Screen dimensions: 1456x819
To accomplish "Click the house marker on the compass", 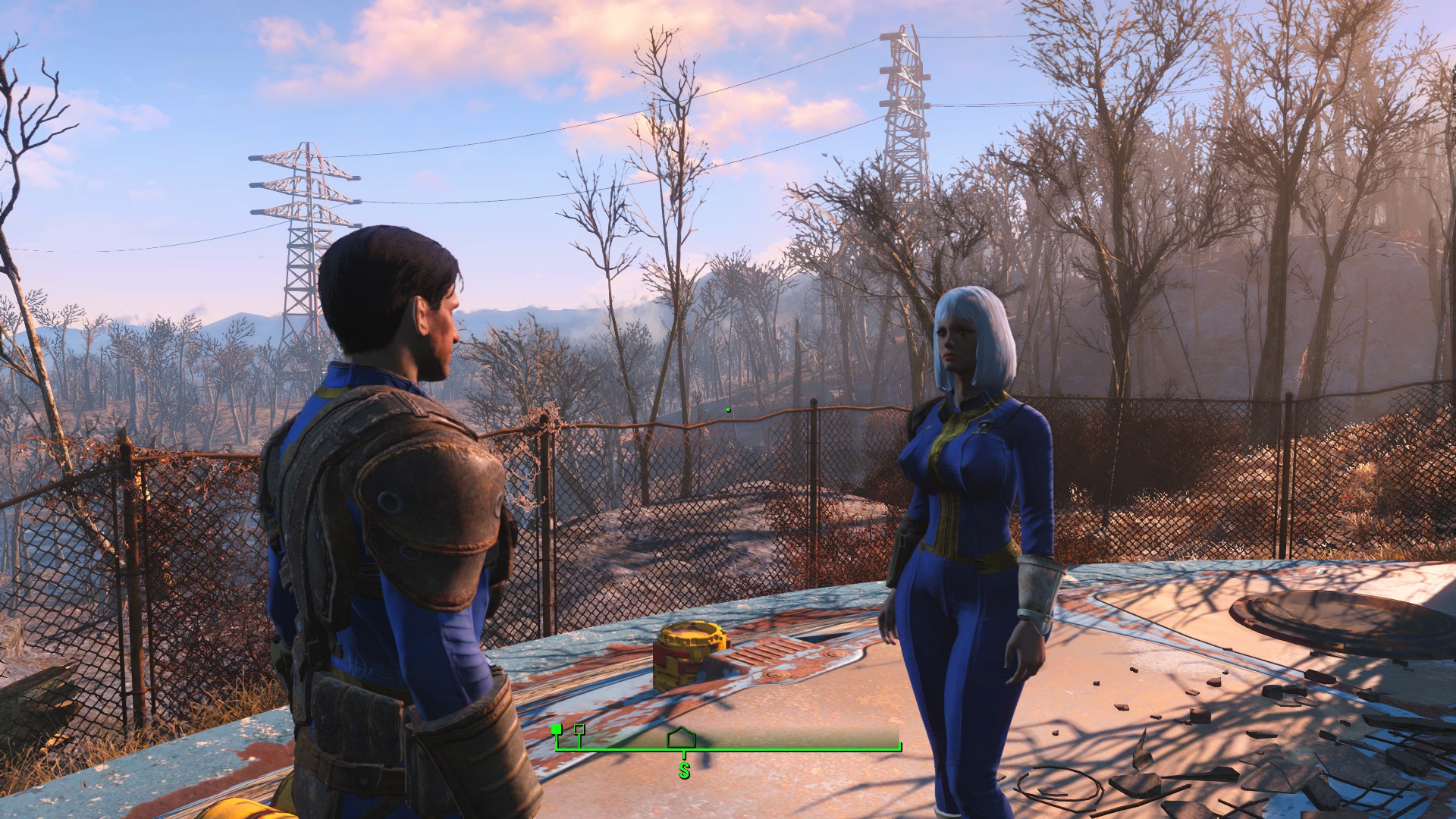I will click(x=681, y=737).
